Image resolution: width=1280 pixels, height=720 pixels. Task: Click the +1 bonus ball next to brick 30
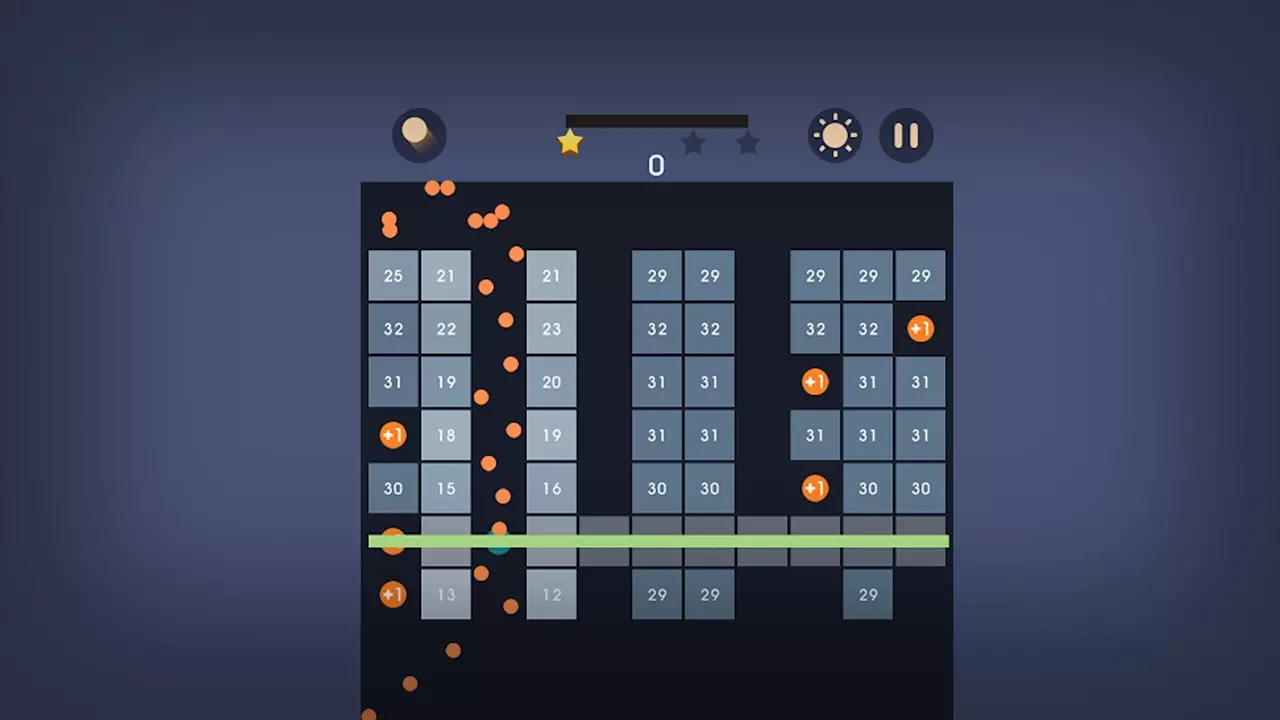coord(815,488)
